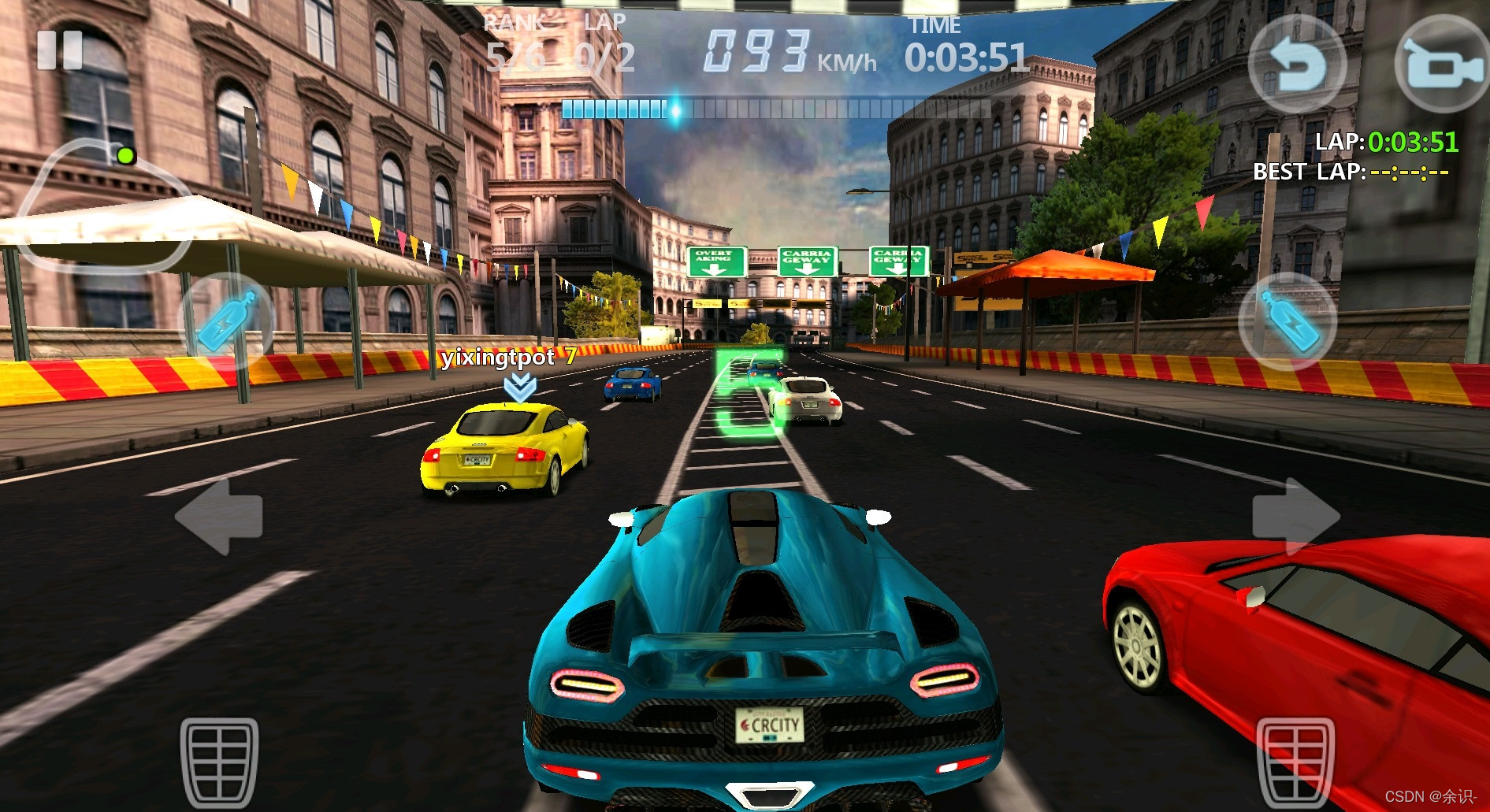Viewport: 1490px width, 812px height.
Task: Activate the left nitro bottle boost
Action: [228, 321]
